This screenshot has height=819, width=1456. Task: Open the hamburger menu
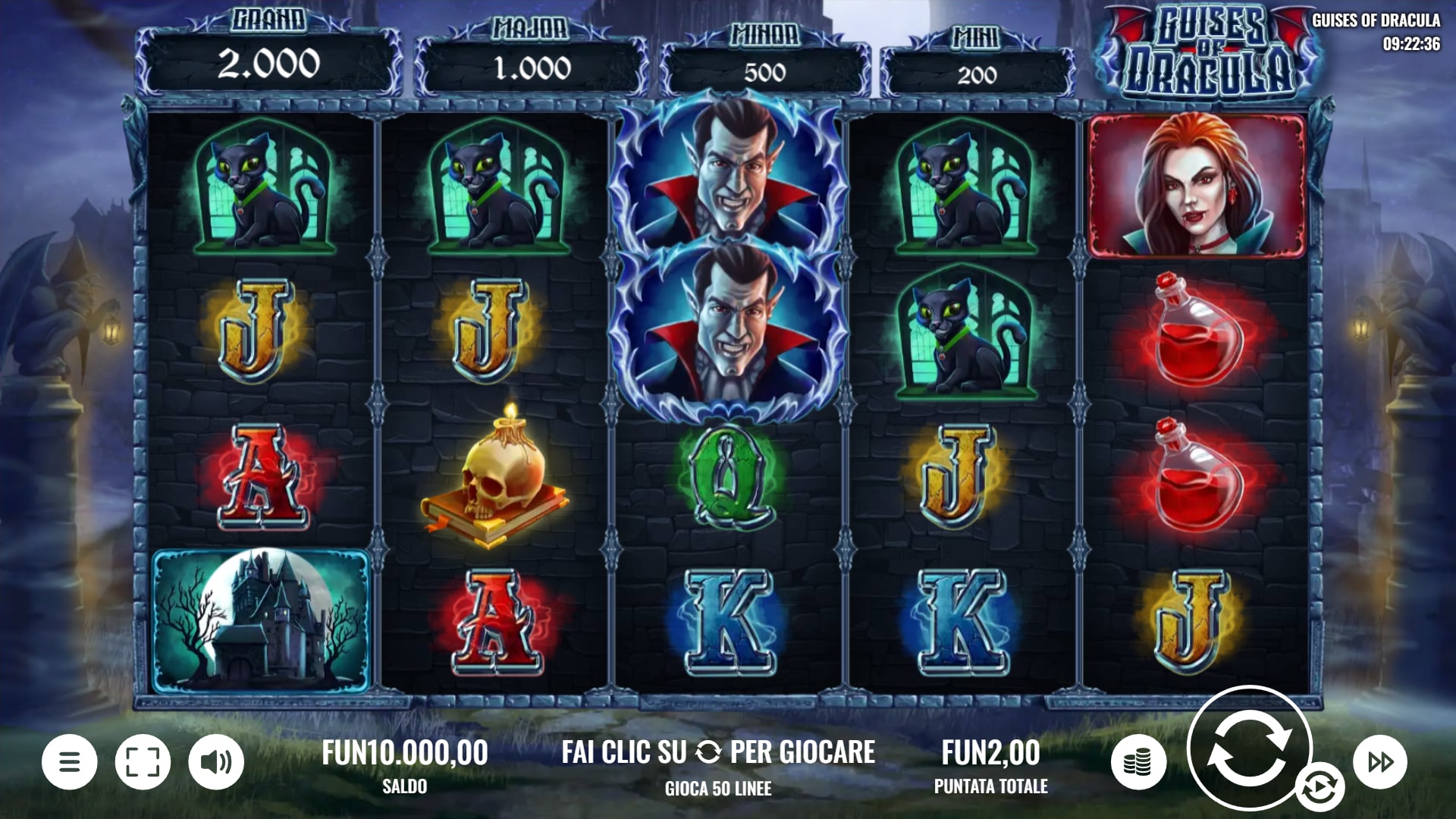69,761
